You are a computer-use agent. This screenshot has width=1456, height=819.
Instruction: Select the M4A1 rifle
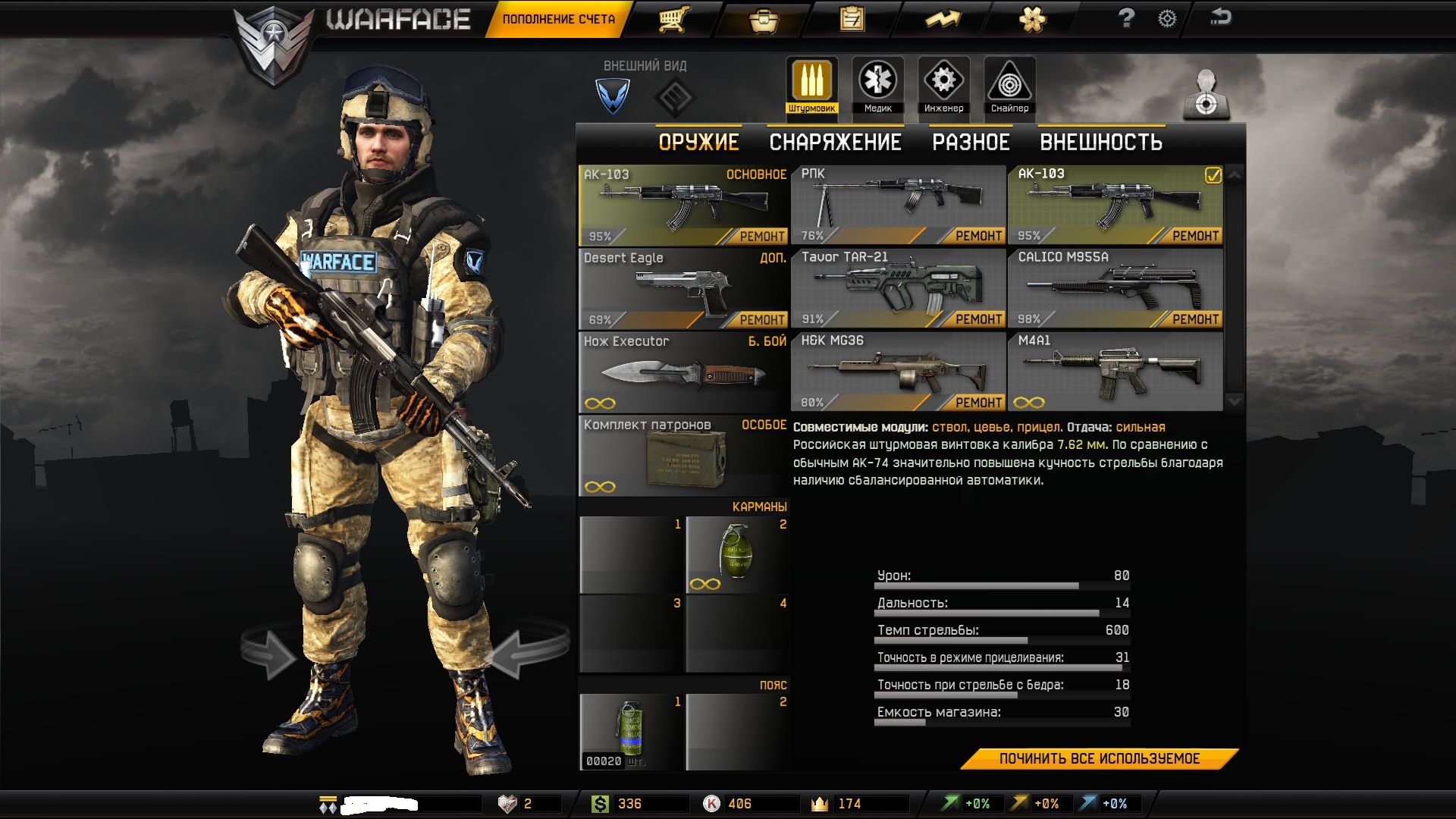click(x=1115, y=371)
